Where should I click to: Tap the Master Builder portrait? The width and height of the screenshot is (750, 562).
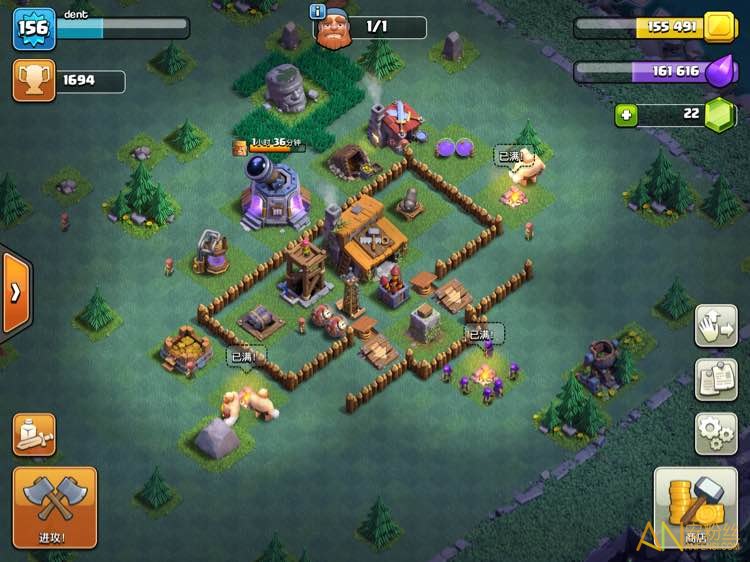(333, 30)
